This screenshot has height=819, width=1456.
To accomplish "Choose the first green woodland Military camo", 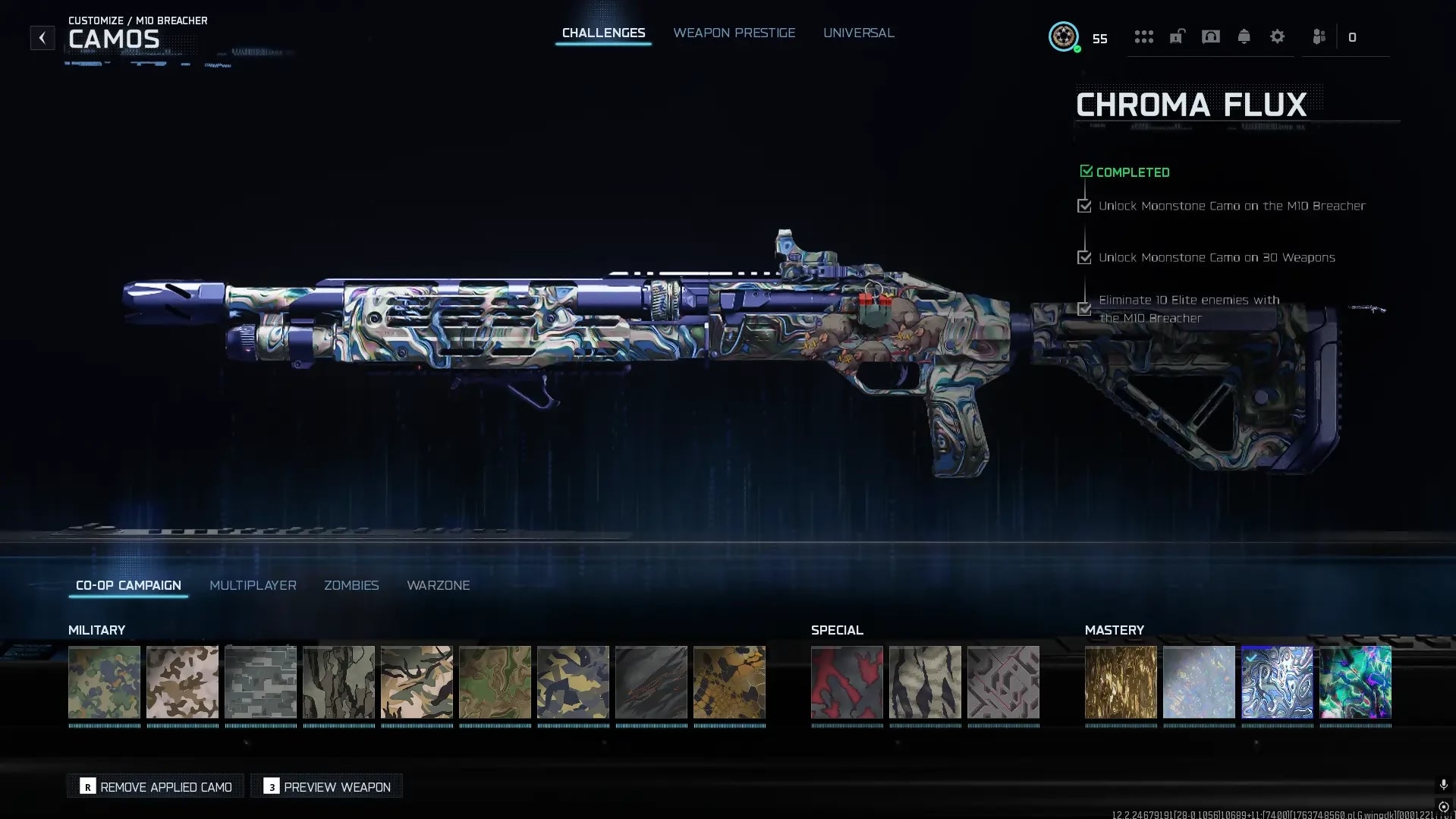I will click(x=104, y=682).
